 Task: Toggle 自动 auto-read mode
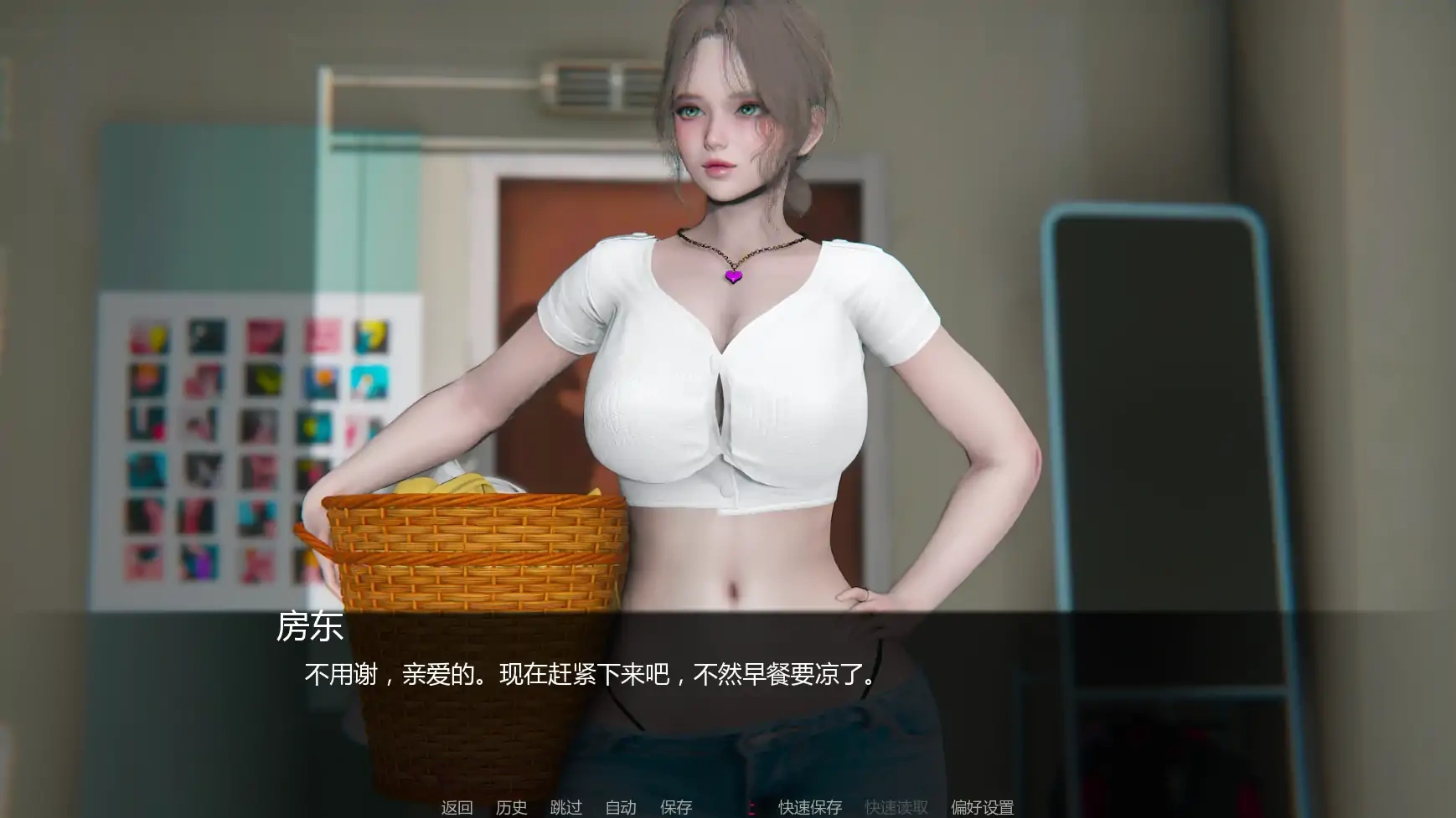pos(619,807)
